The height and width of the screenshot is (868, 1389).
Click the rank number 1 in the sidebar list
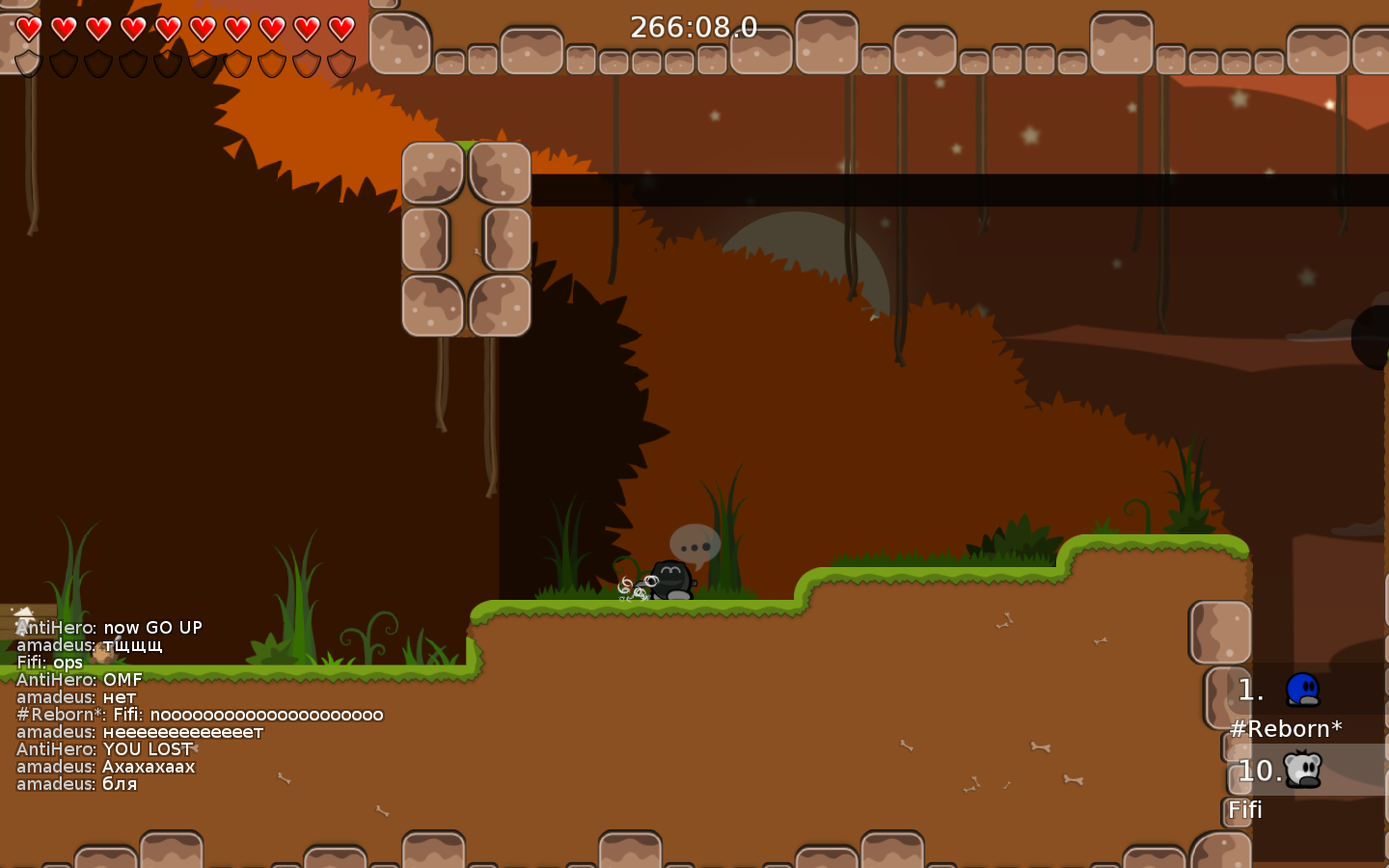point(1251,691)
